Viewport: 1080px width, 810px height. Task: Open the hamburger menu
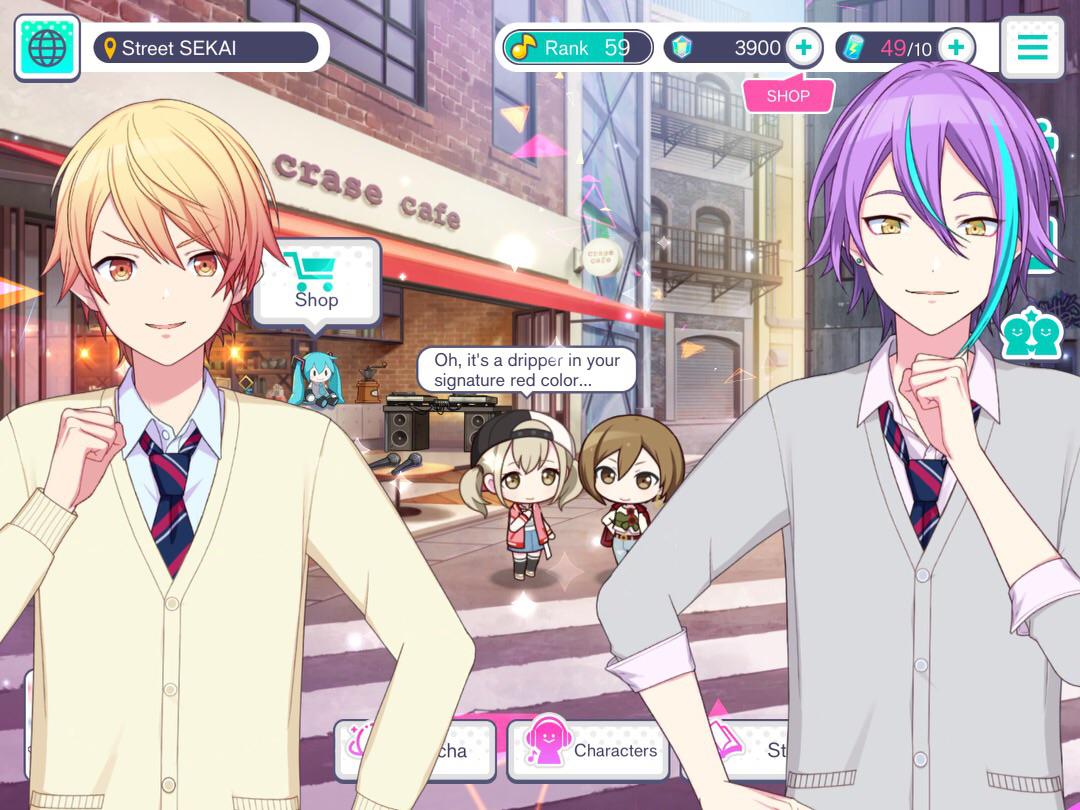point(1031,47)
